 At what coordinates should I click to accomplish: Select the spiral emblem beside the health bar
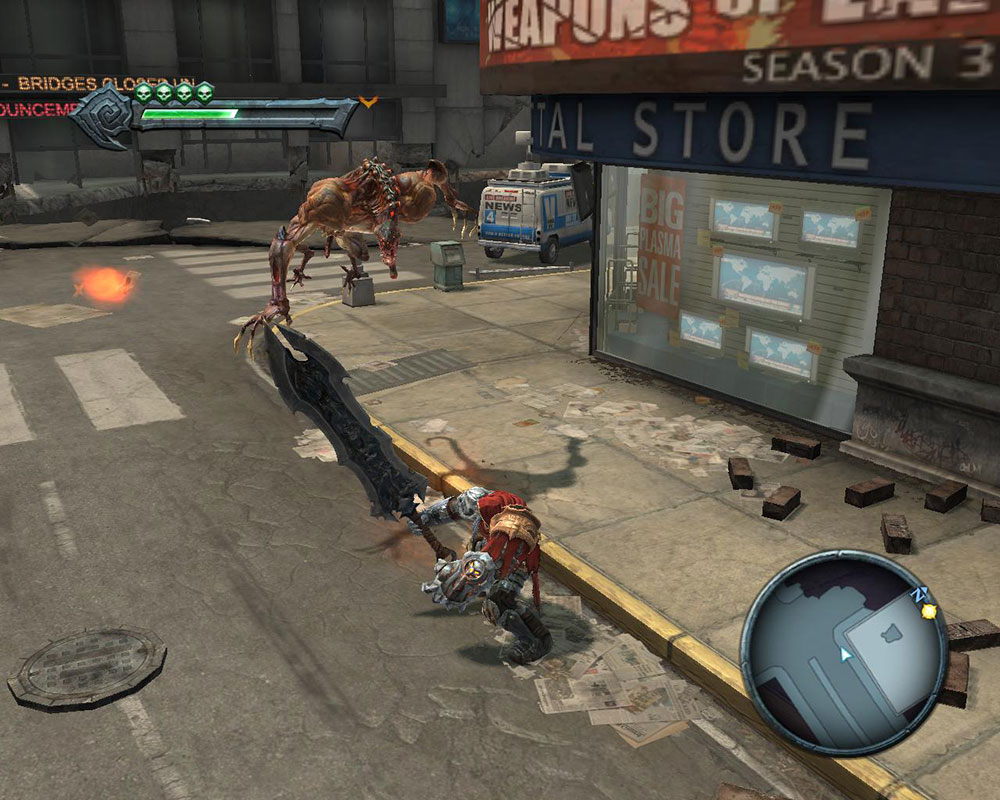tap(106, 114)
